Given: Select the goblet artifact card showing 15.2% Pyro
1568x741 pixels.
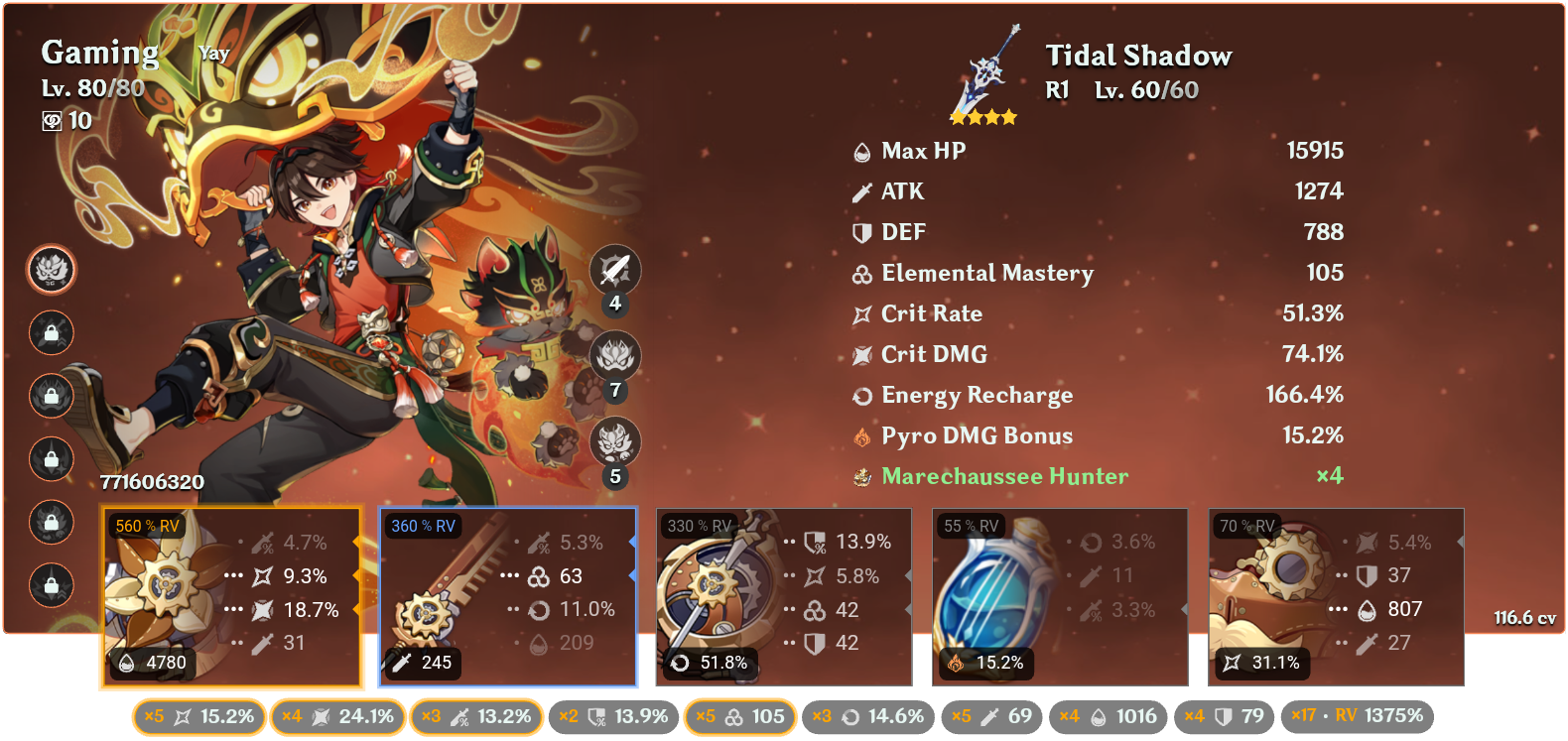Looking at the screenshot, I should [1059, 595].
